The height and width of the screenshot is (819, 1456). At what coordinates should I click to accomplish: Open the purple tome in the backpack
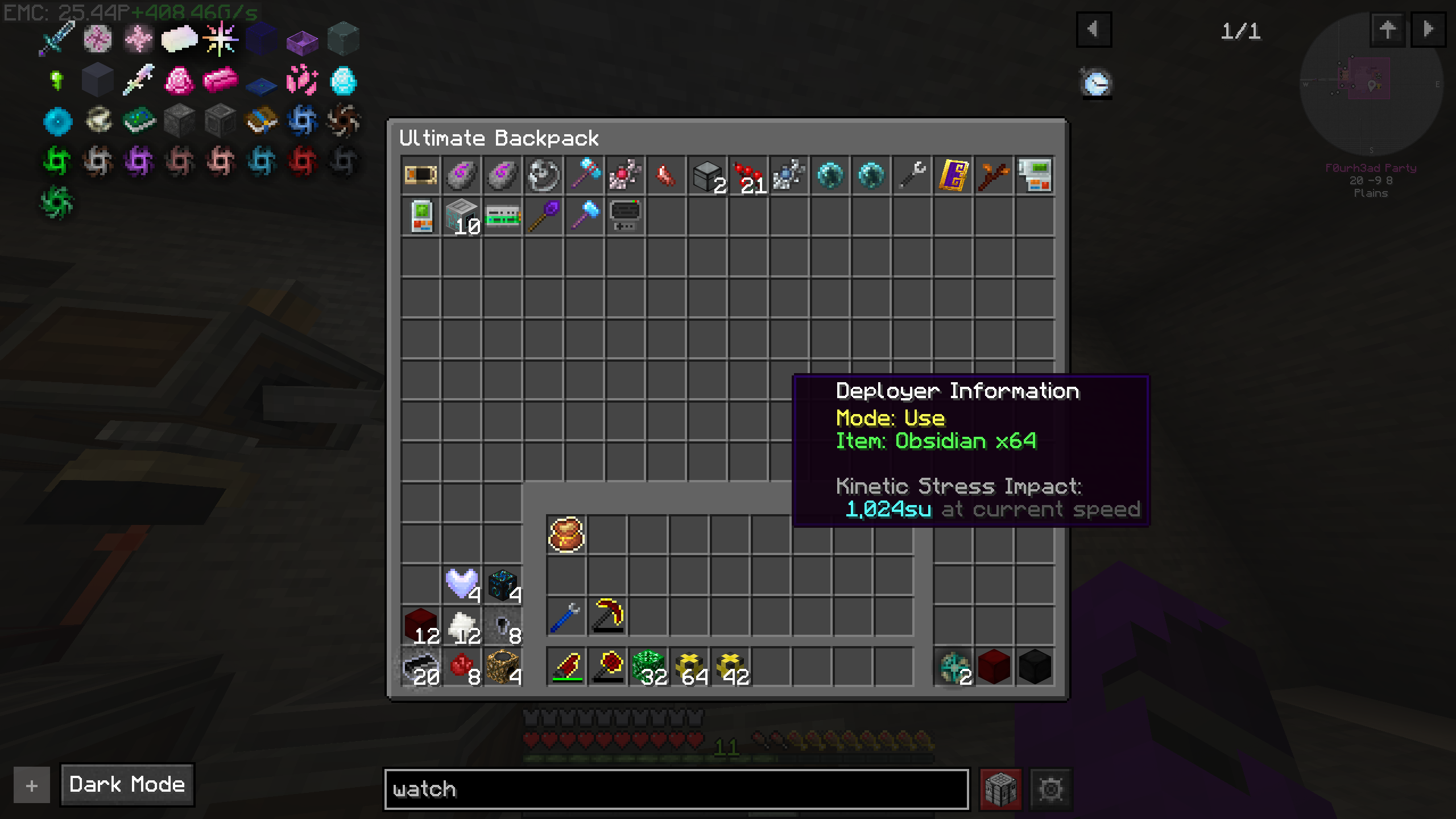tap(952, 176)
